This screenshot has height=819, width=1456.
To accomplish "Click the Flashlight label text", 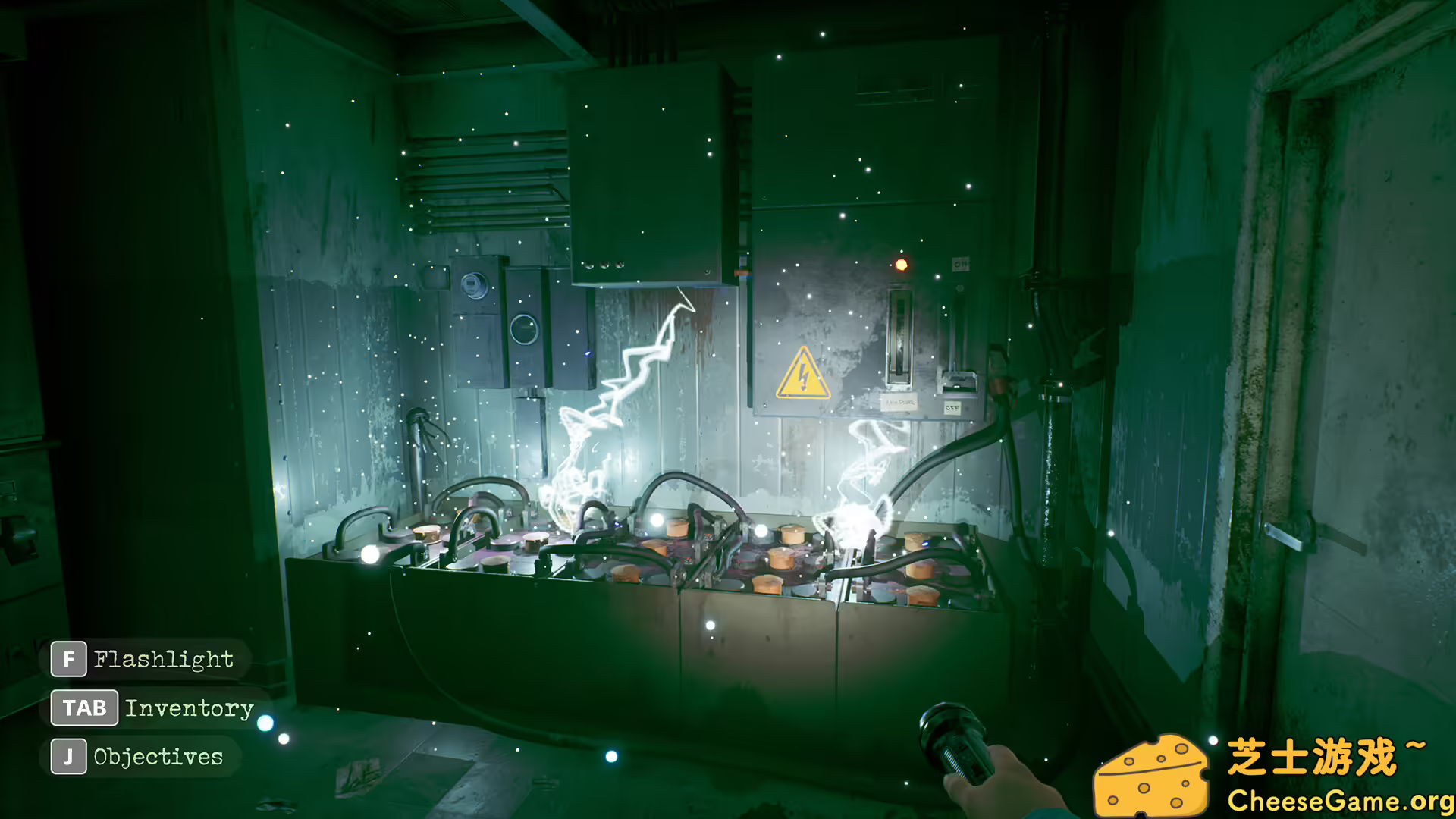I will (x=164, y=659).
